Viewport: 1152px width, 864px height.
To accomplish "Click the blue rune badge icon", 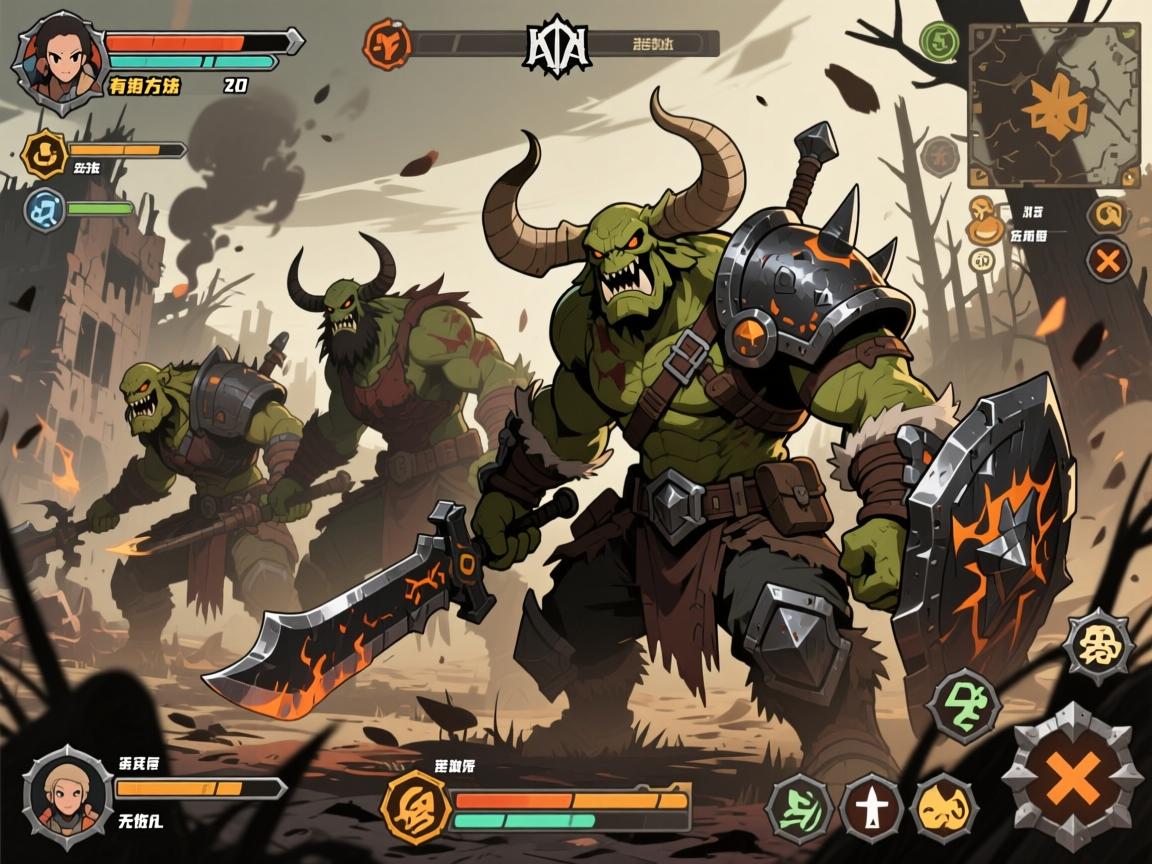I will point(46,210).
